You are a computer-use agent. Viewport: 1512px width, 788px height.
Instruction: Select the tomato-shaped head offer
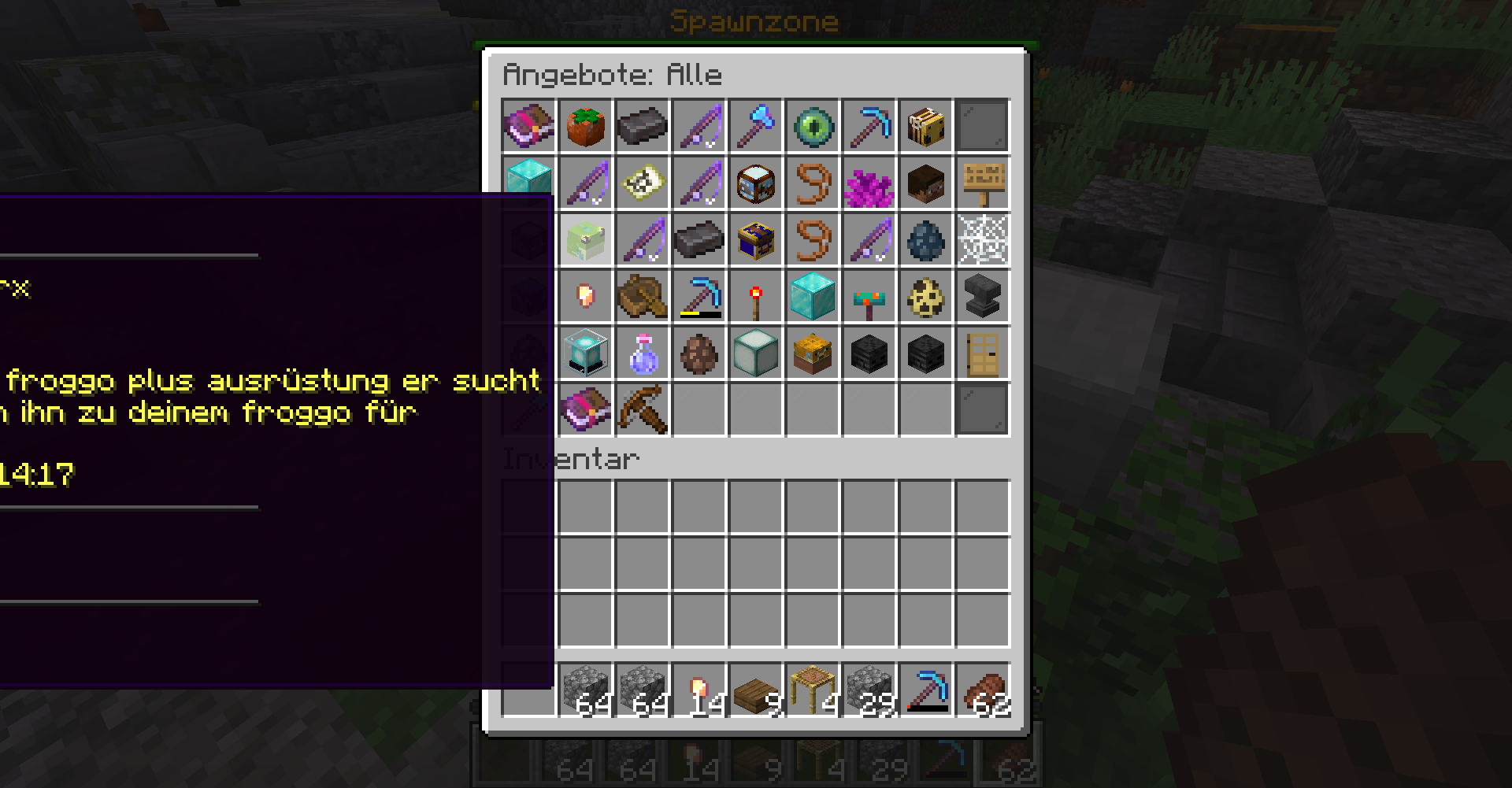click(x=586, y=126)
